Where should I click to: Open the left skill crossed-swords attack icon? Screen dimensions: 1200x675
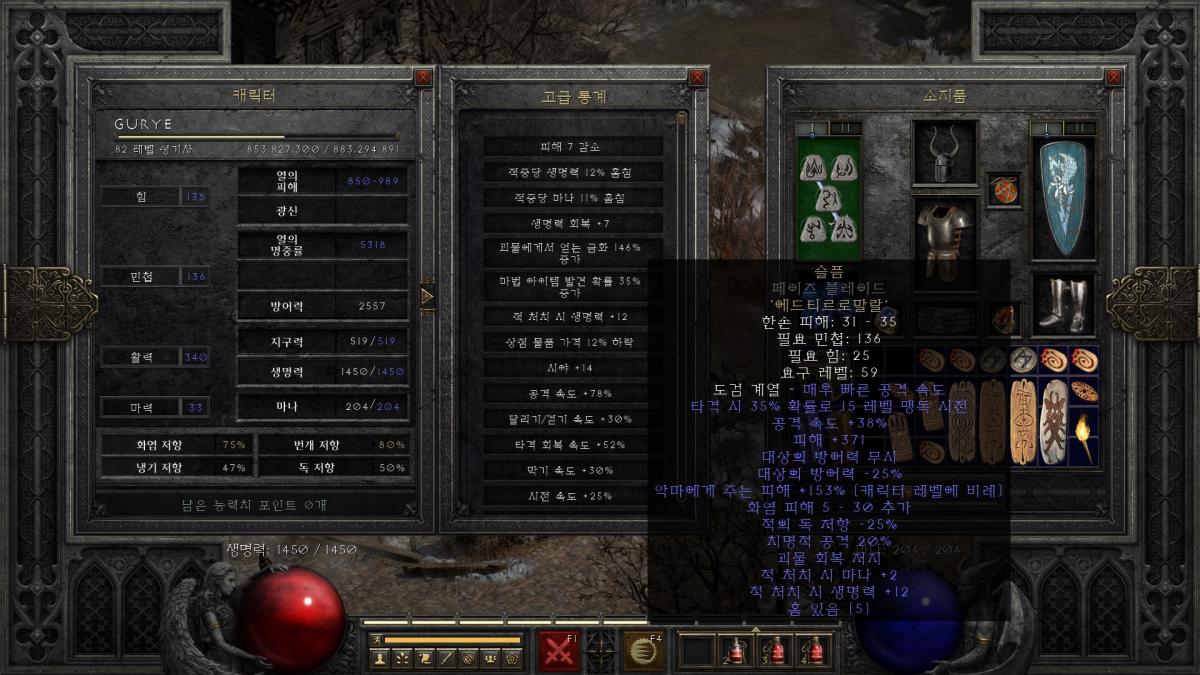point(560,650)
